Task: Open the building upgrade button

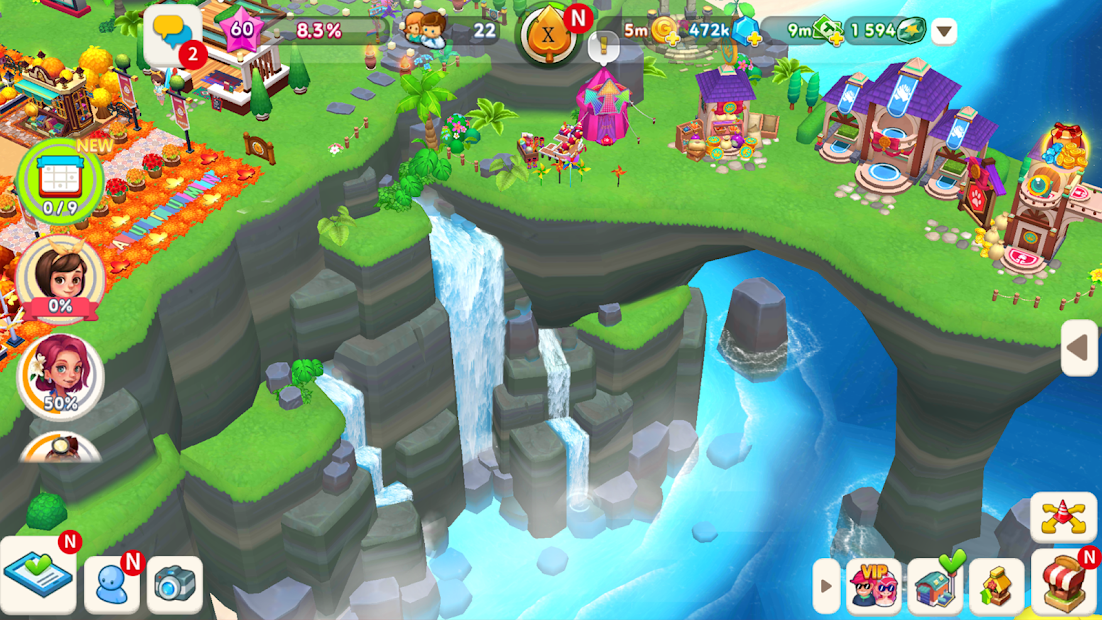Action: [x=996, y=585]
